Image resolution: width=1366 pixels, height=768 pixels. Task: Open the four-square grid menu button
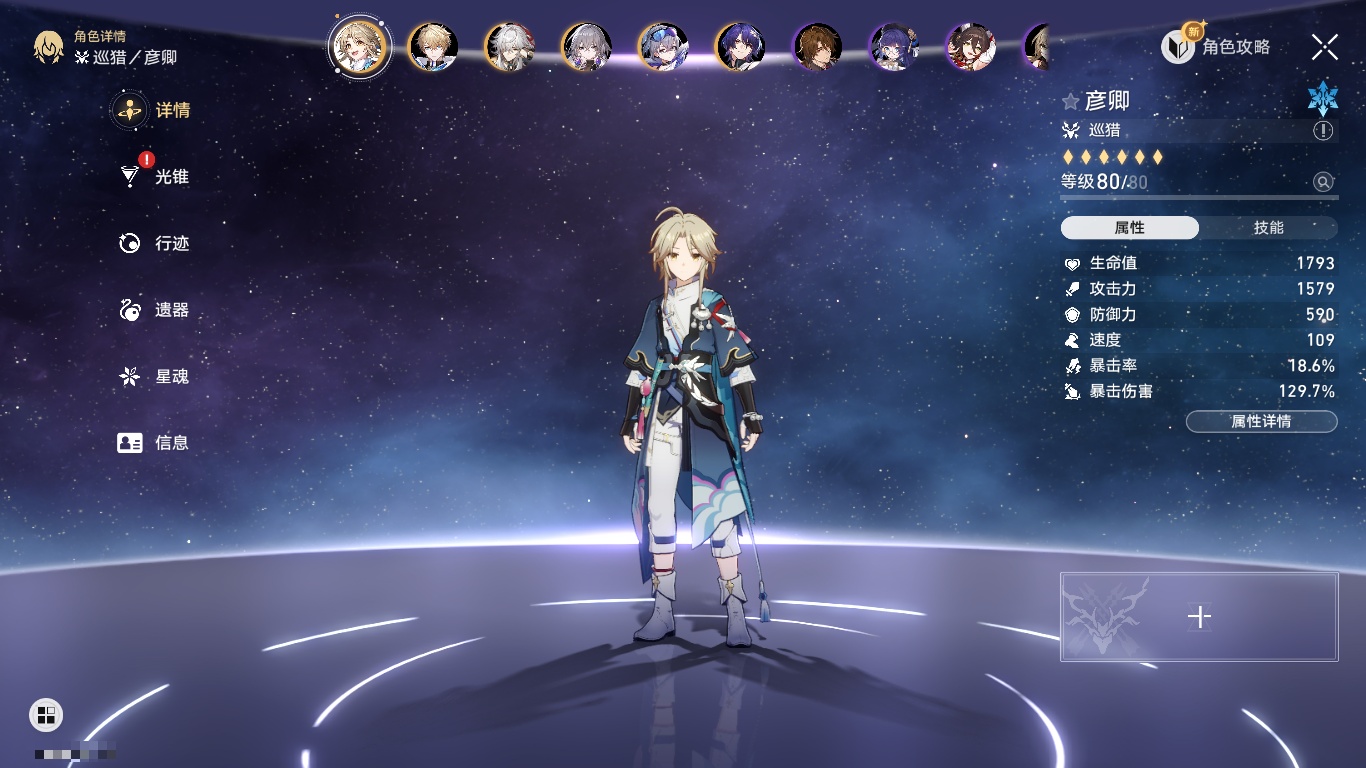point(46,714)
